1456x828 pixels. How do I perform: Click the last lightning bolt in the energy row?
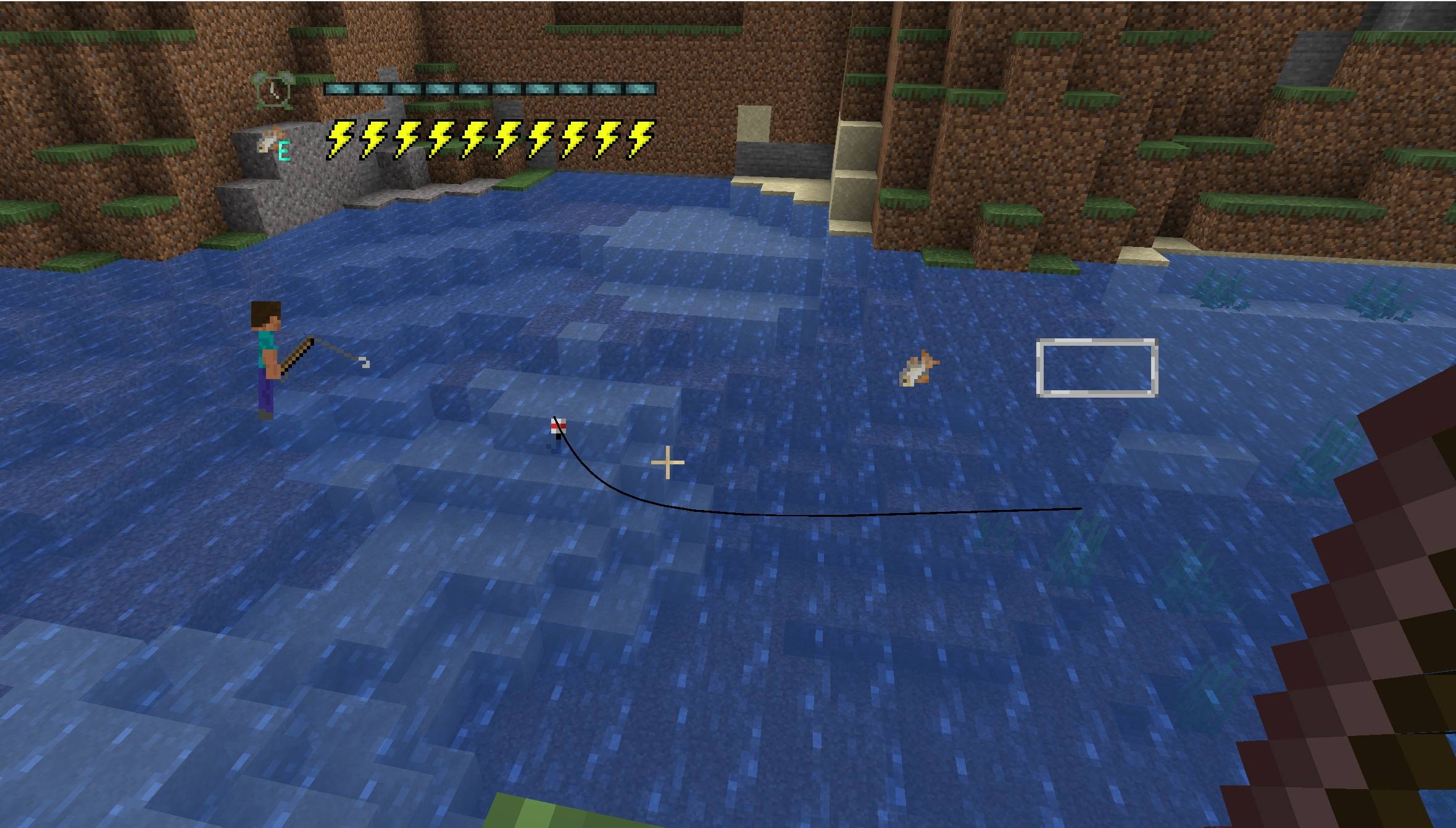[639, 138]
